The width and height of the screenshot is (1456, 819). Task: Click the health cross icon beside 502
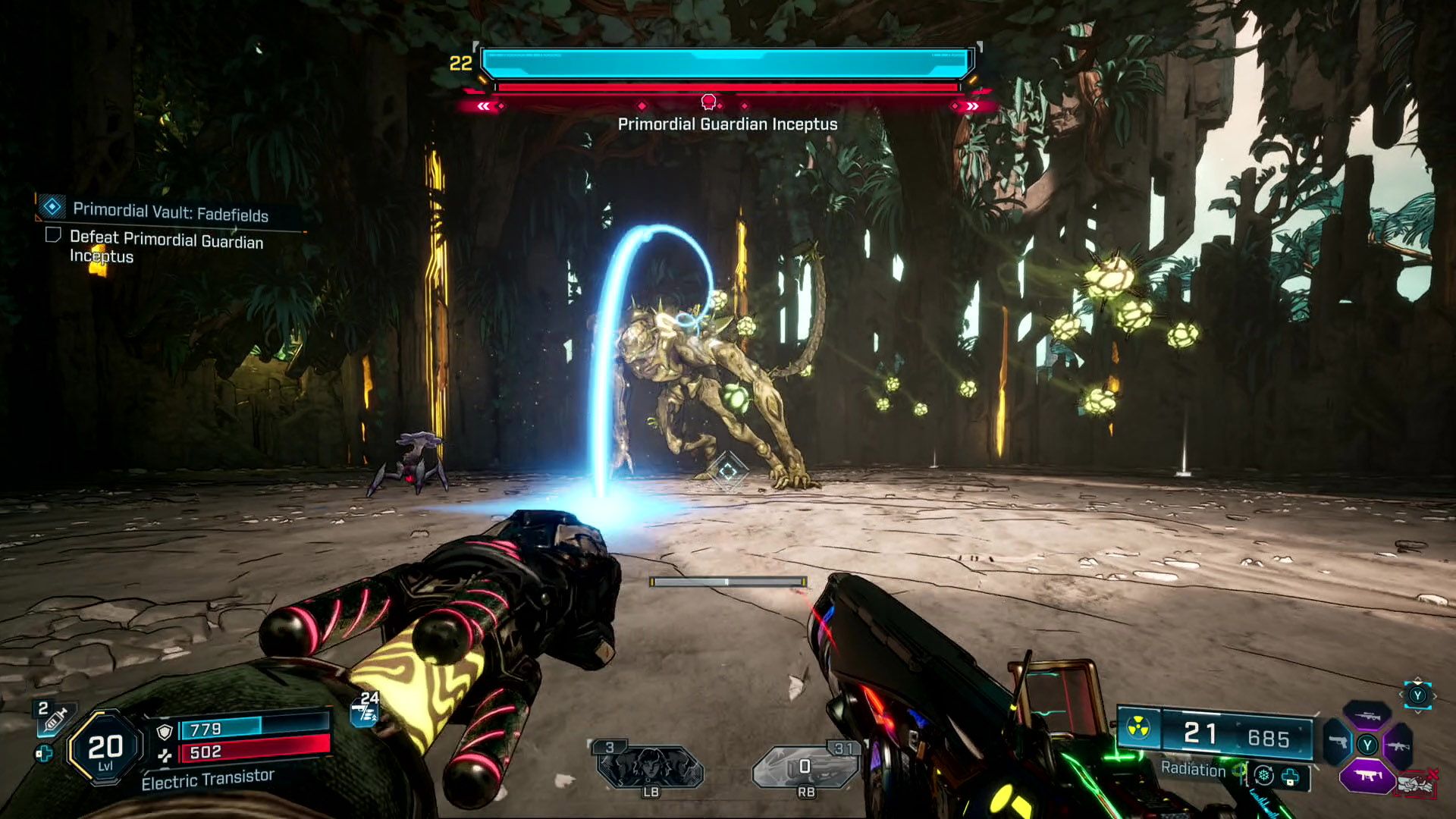(166, 755)
